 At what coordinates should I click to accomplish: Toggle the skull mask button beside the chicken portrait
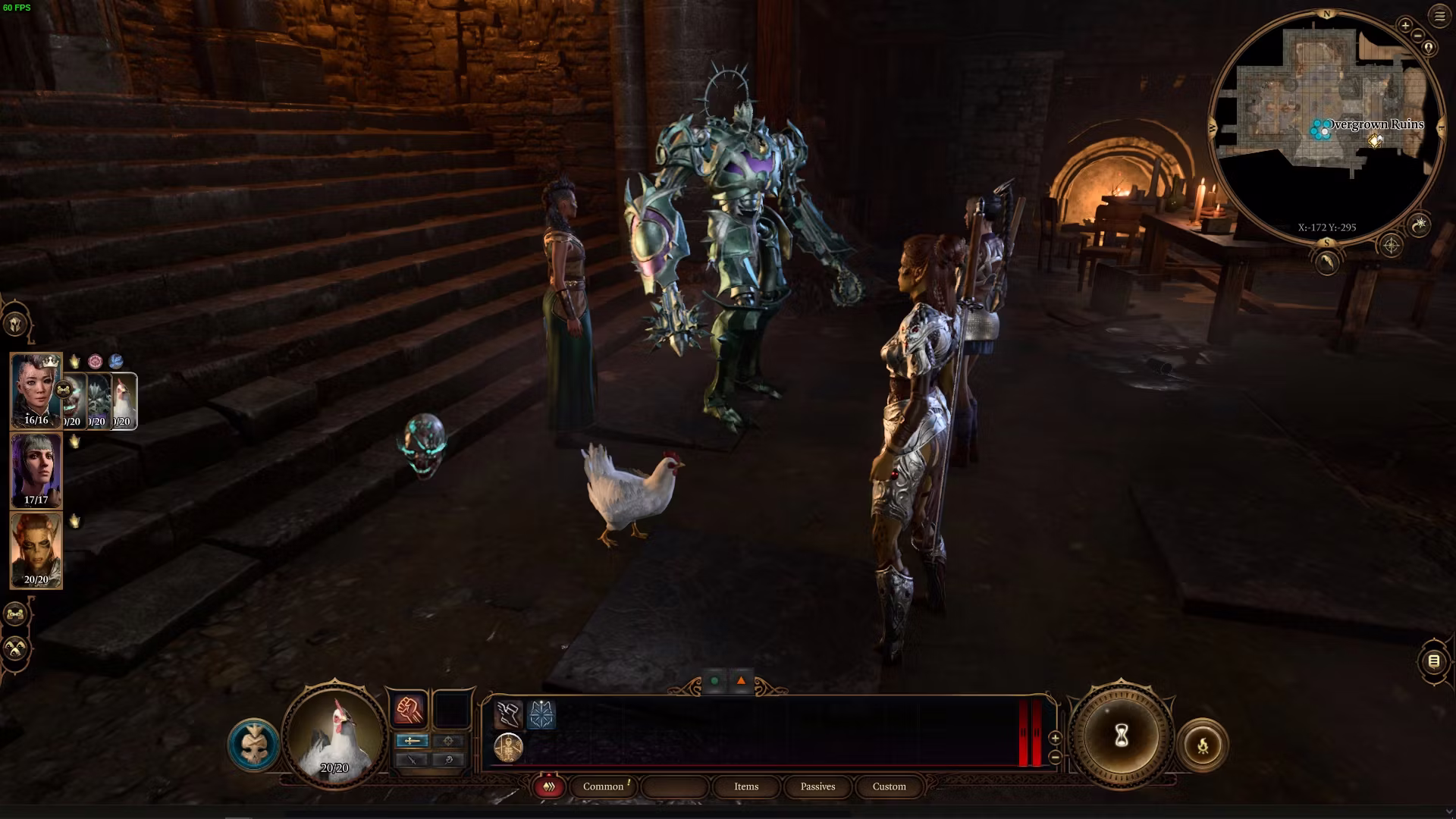pyautogui.click(x=253, y=745)
